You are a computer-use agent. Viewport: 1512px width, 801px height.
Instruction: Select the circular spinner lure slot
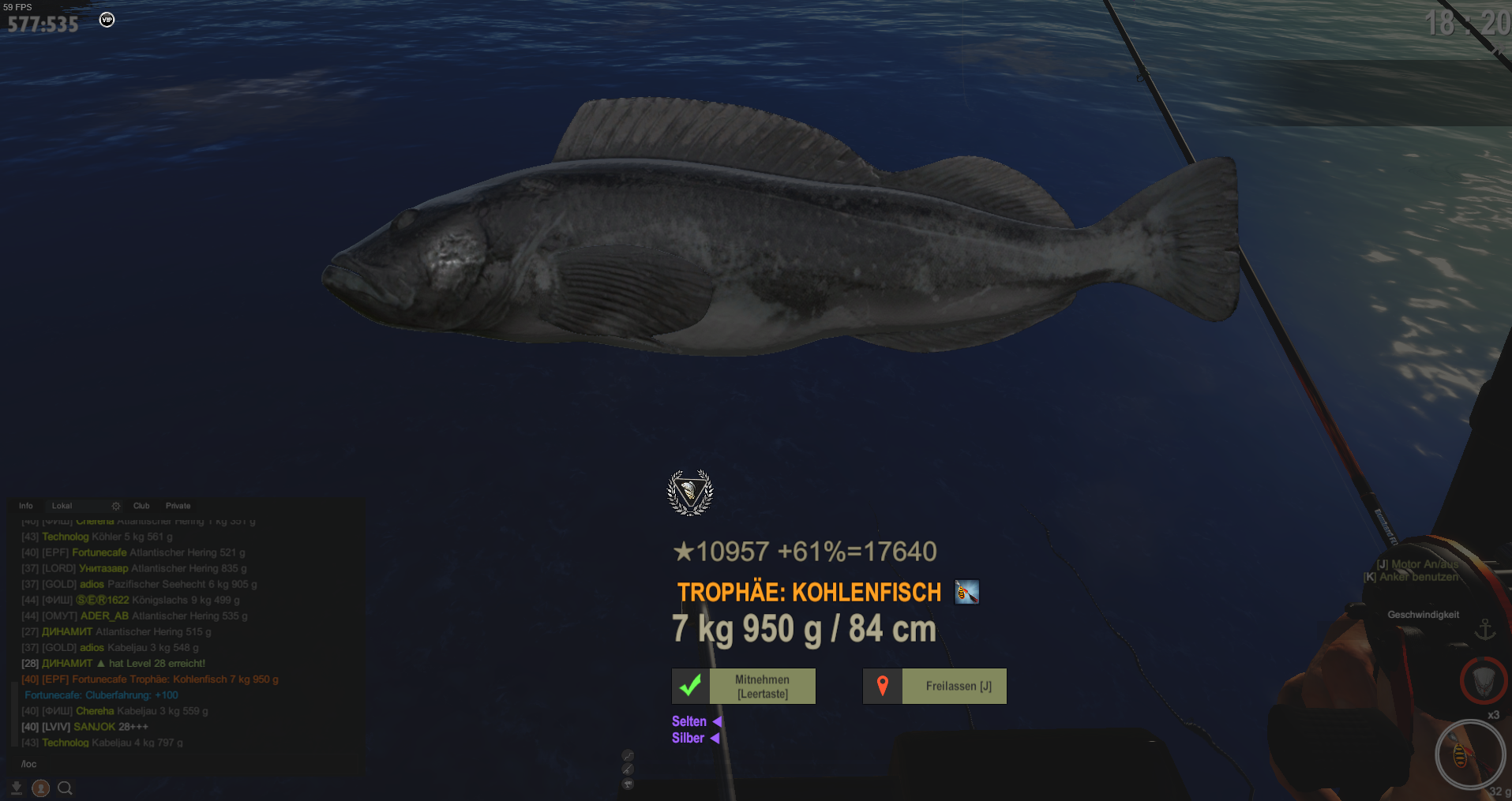(x=1469, y=754)
